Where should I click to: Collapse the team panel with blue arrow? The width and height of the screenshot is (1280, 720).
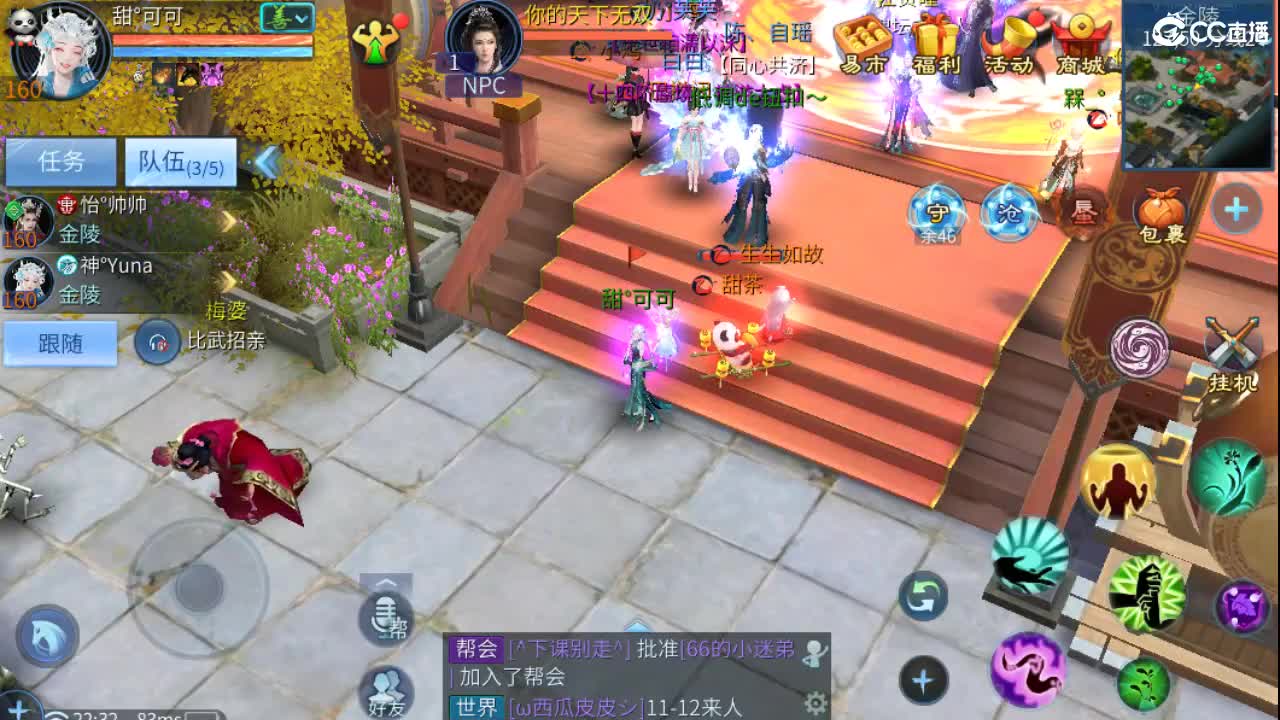pos(265,162)
